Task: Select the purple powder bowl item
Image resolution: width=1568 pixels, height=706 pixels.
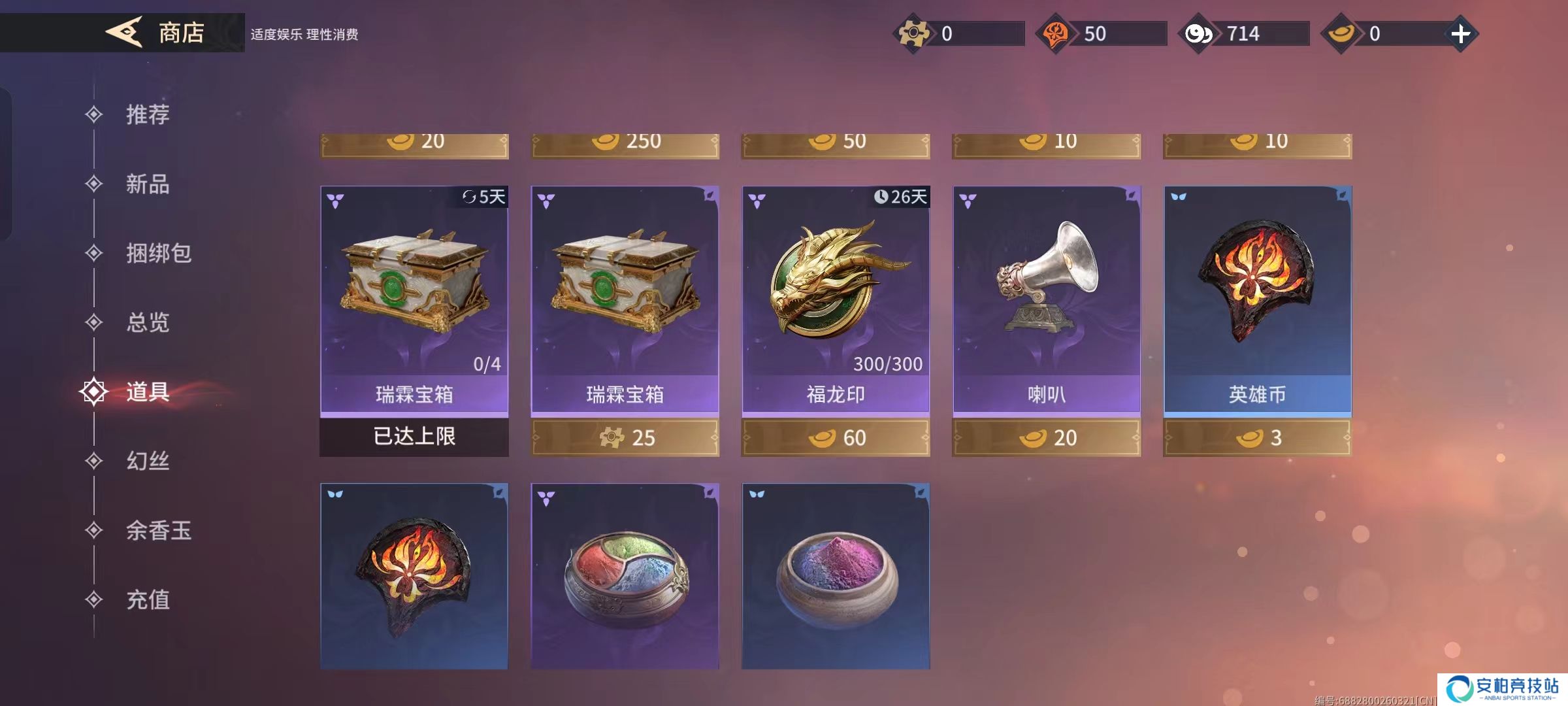Action: point(836,575)
